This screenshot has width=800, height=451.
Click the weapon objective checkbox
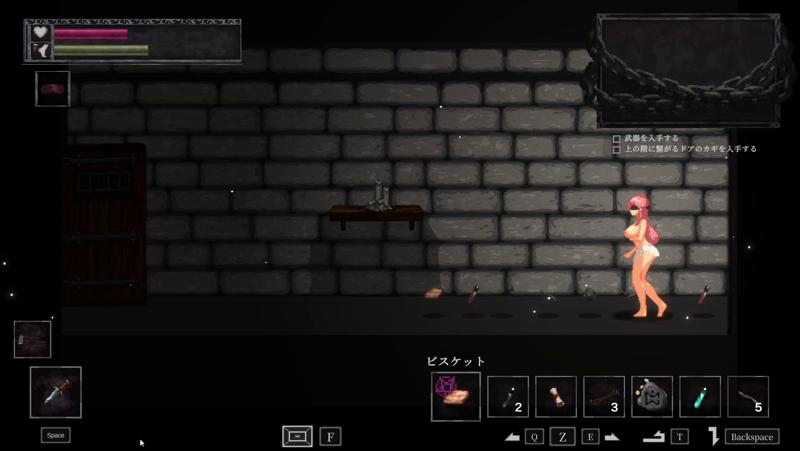pos(617,138)
